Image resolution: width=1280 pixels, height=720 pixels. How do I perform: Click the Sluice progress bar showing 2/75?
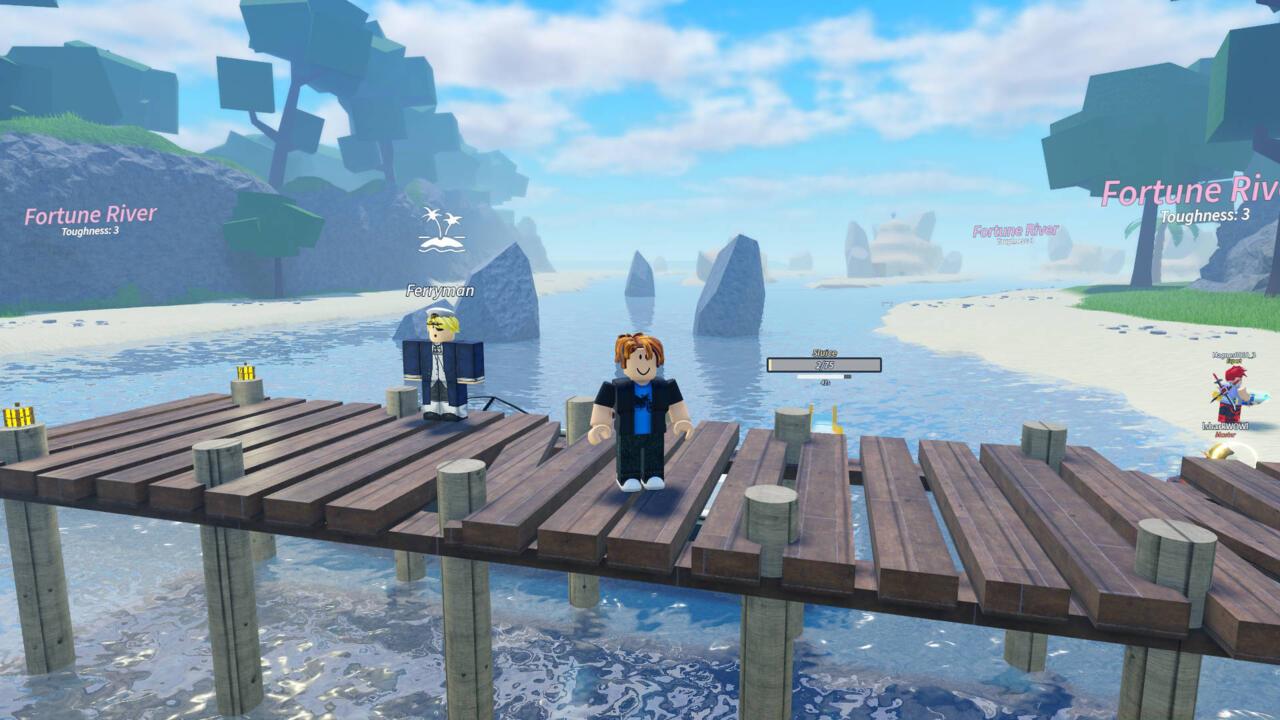pyautogui.click(x=823, y=364)
